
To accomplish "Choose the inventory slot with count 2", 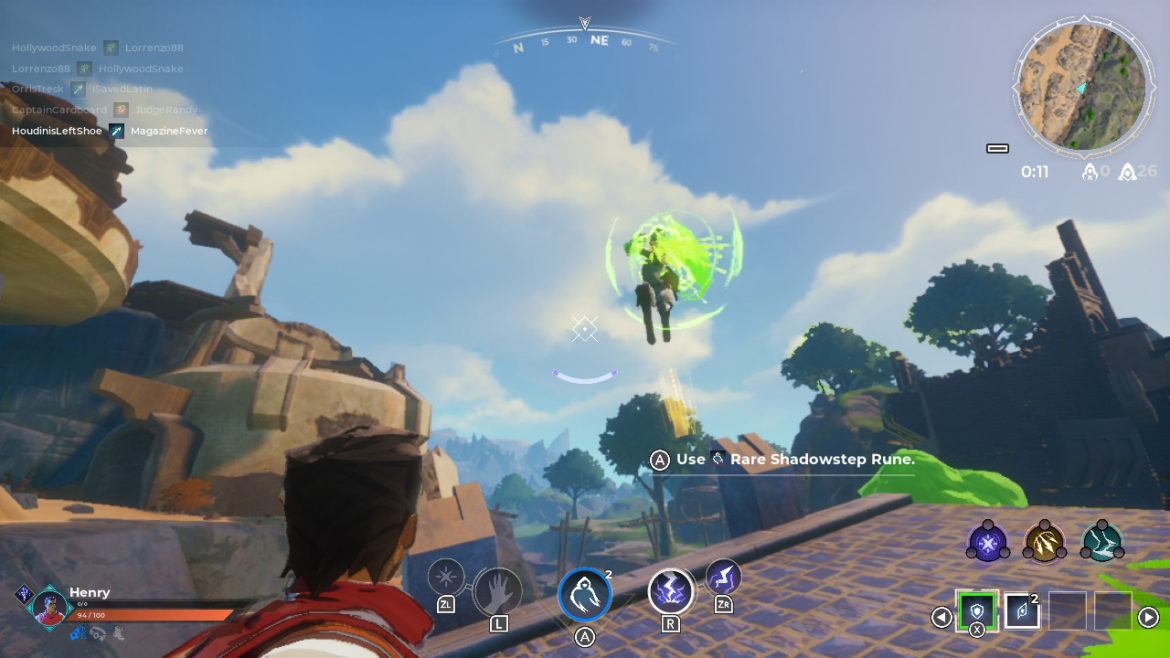I will (1022, 611).
